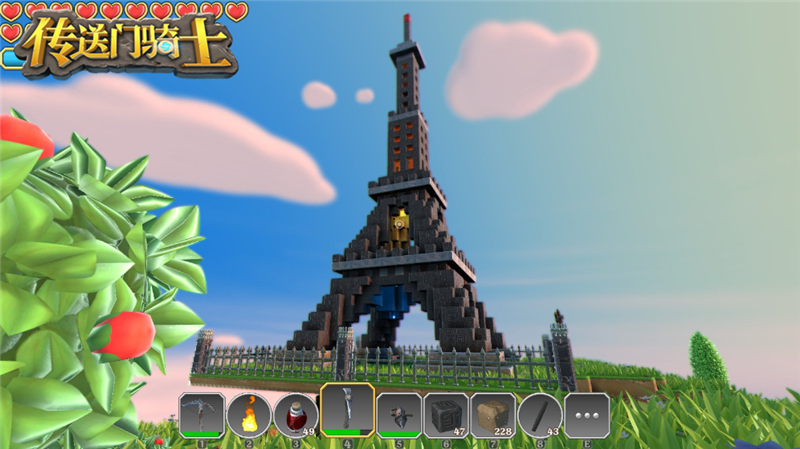The image size is (800, 449).
Task: Select the pickaxe hotbar slot
Action: [x=202, y=414]
